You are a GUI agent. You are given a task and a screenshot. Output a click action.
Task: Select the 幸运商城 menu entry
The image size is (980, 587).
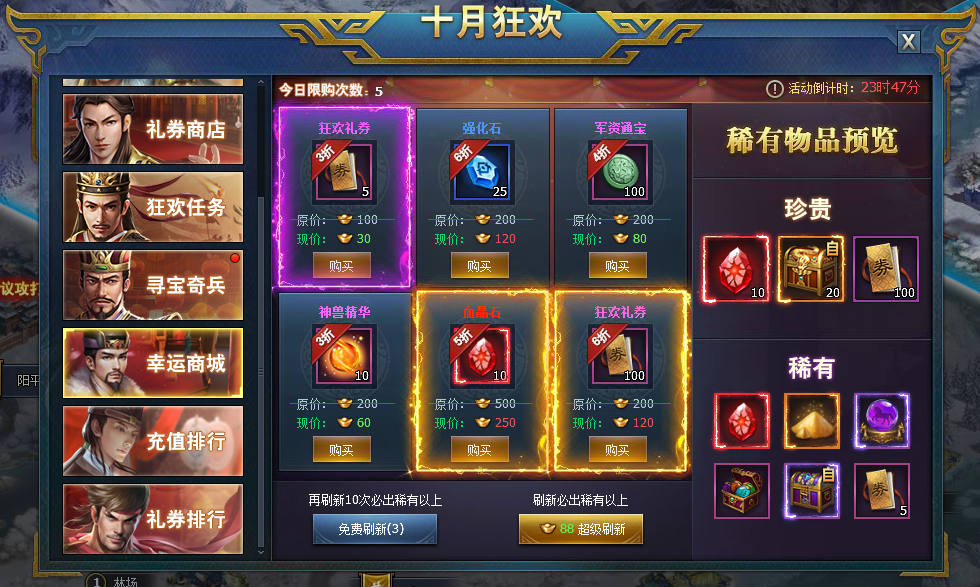pyautogui.click(x=152, y=363)
